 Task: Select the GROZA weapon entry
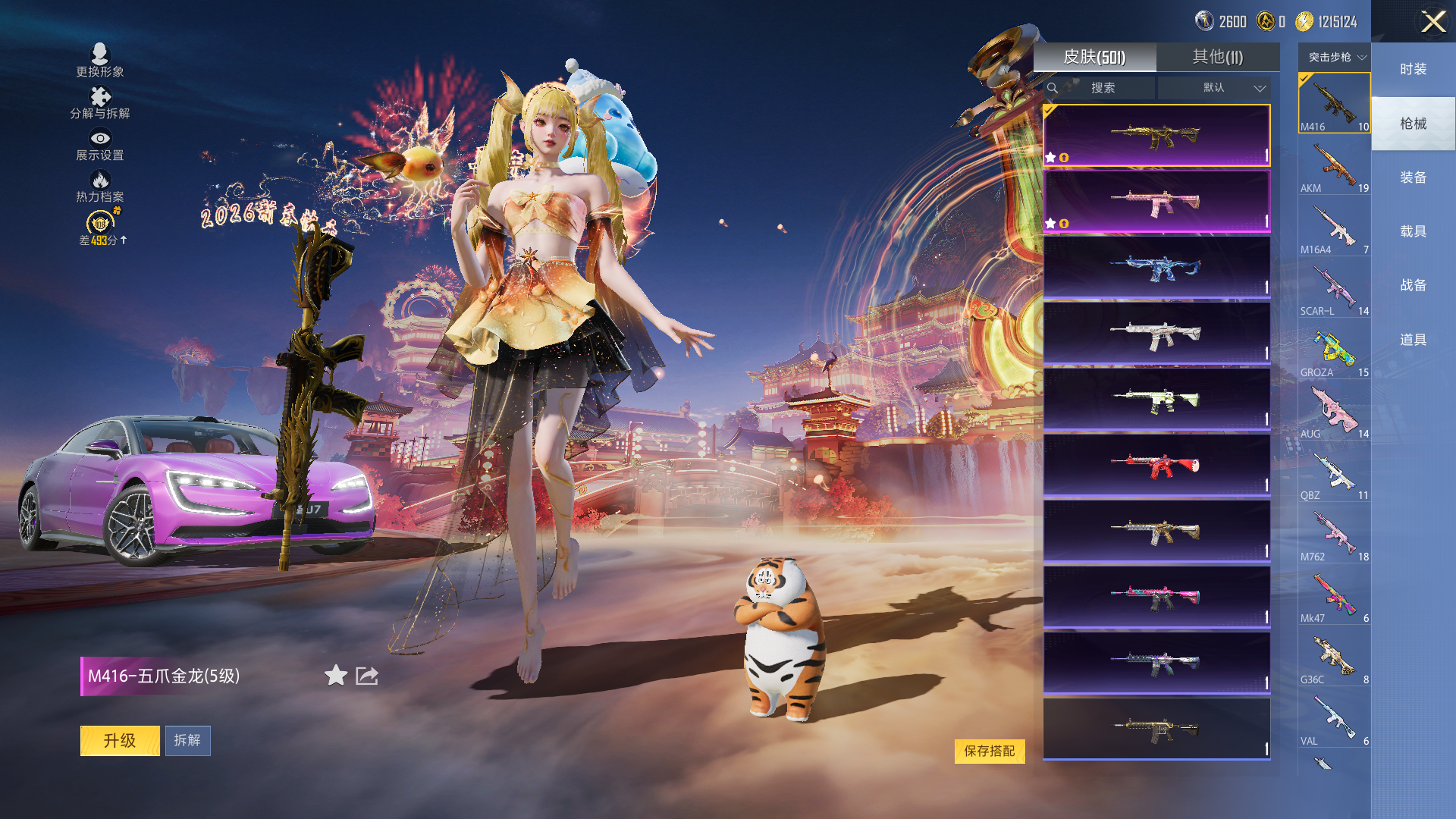(x=1334, y=350)
